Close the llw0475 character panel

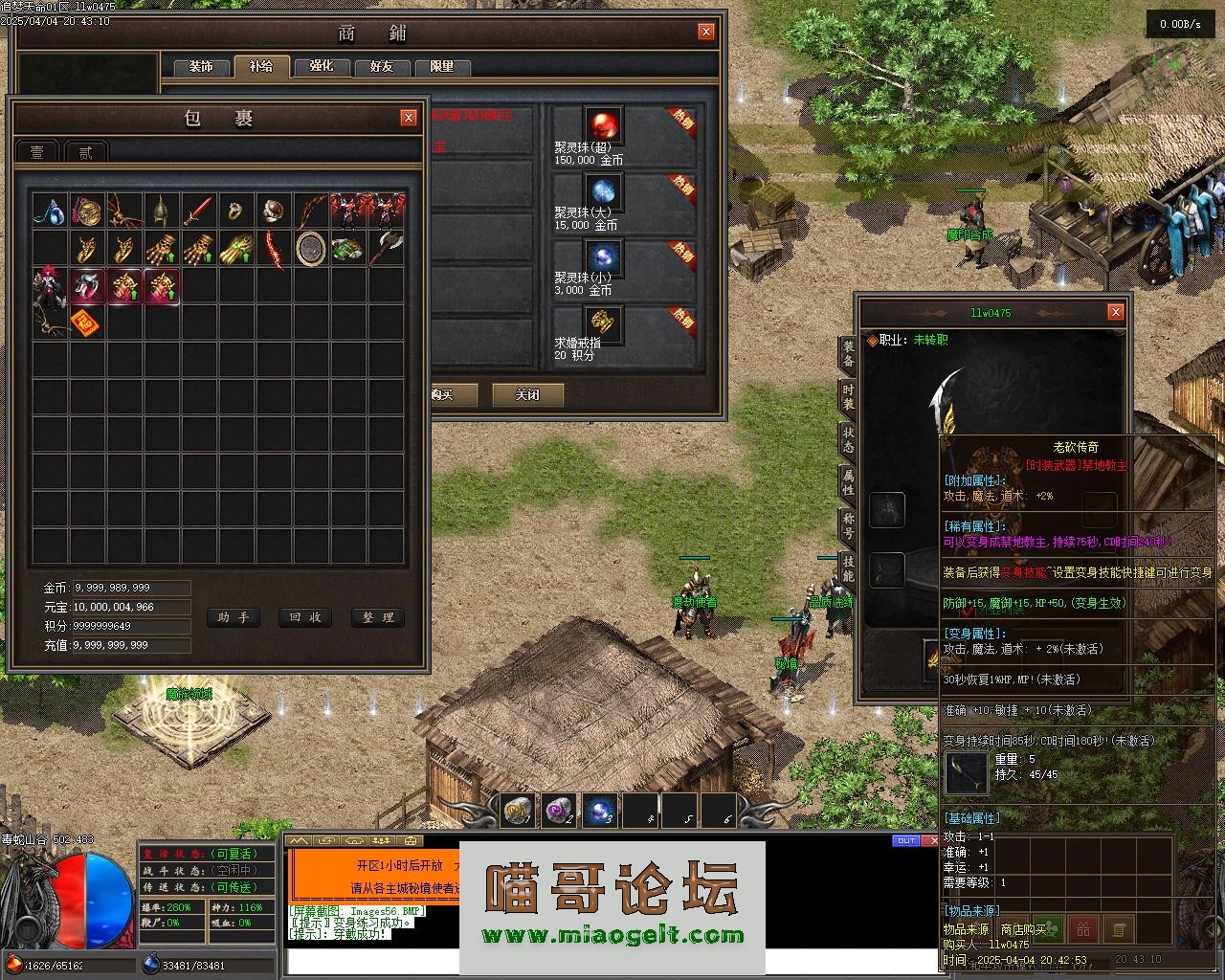point(1115,312)
